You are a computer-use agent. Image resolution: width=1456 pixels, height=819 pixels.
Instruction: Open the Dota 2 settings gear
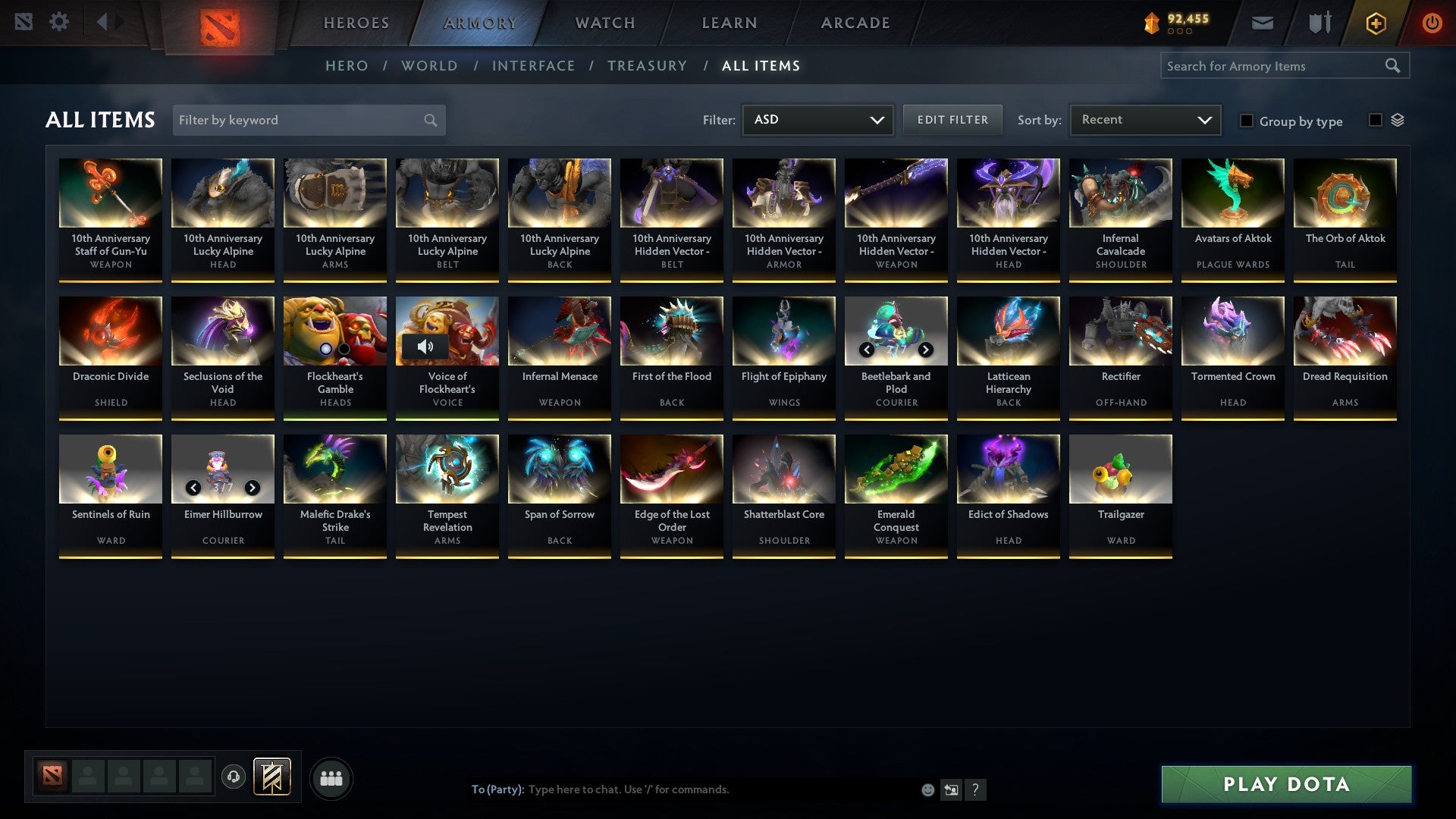click(59, 22)
